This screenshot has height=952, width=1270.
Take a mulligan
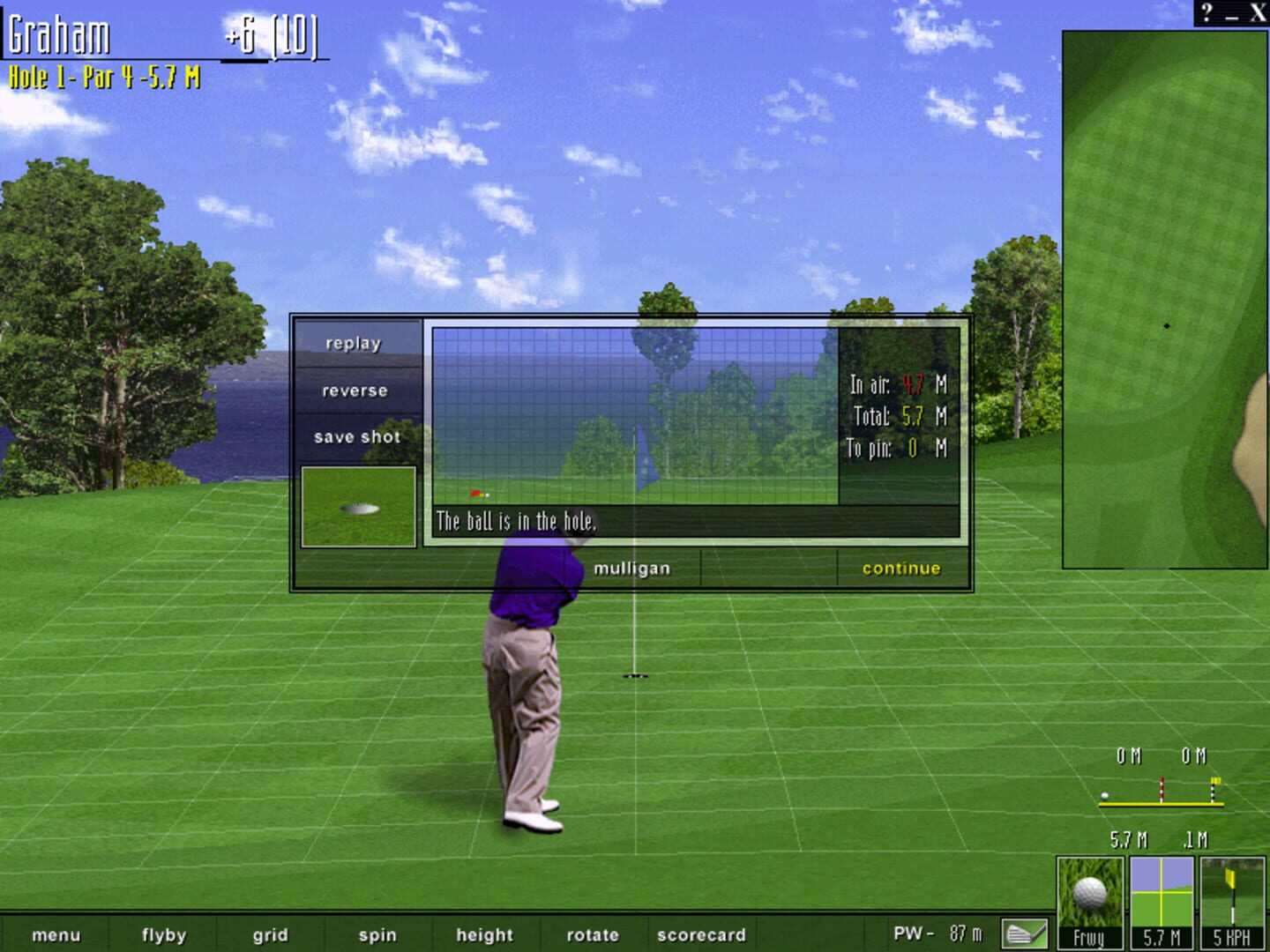tap(631, 568)
